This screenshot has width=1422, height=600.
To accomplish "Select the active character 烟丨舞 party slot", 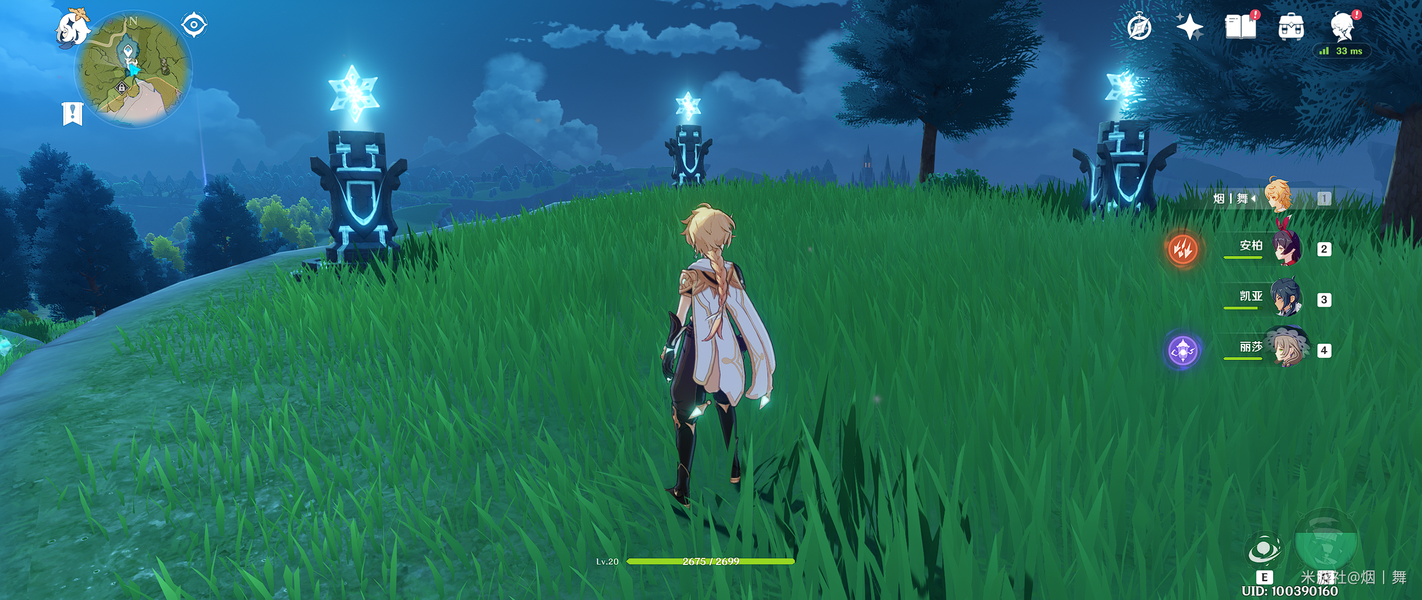I will [x=1268, y=198].
